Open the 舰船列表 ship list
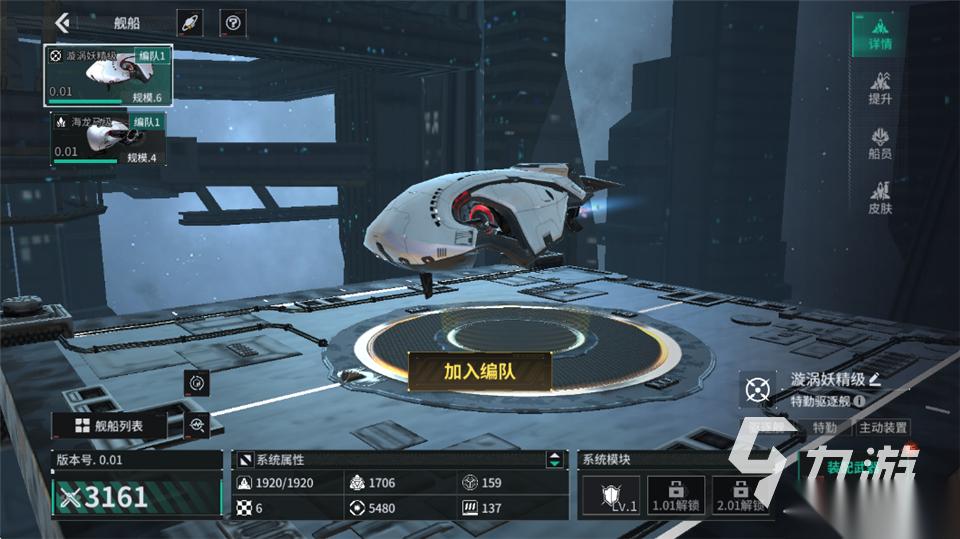This screenshot has height=539, width=960. coord(109,426)
